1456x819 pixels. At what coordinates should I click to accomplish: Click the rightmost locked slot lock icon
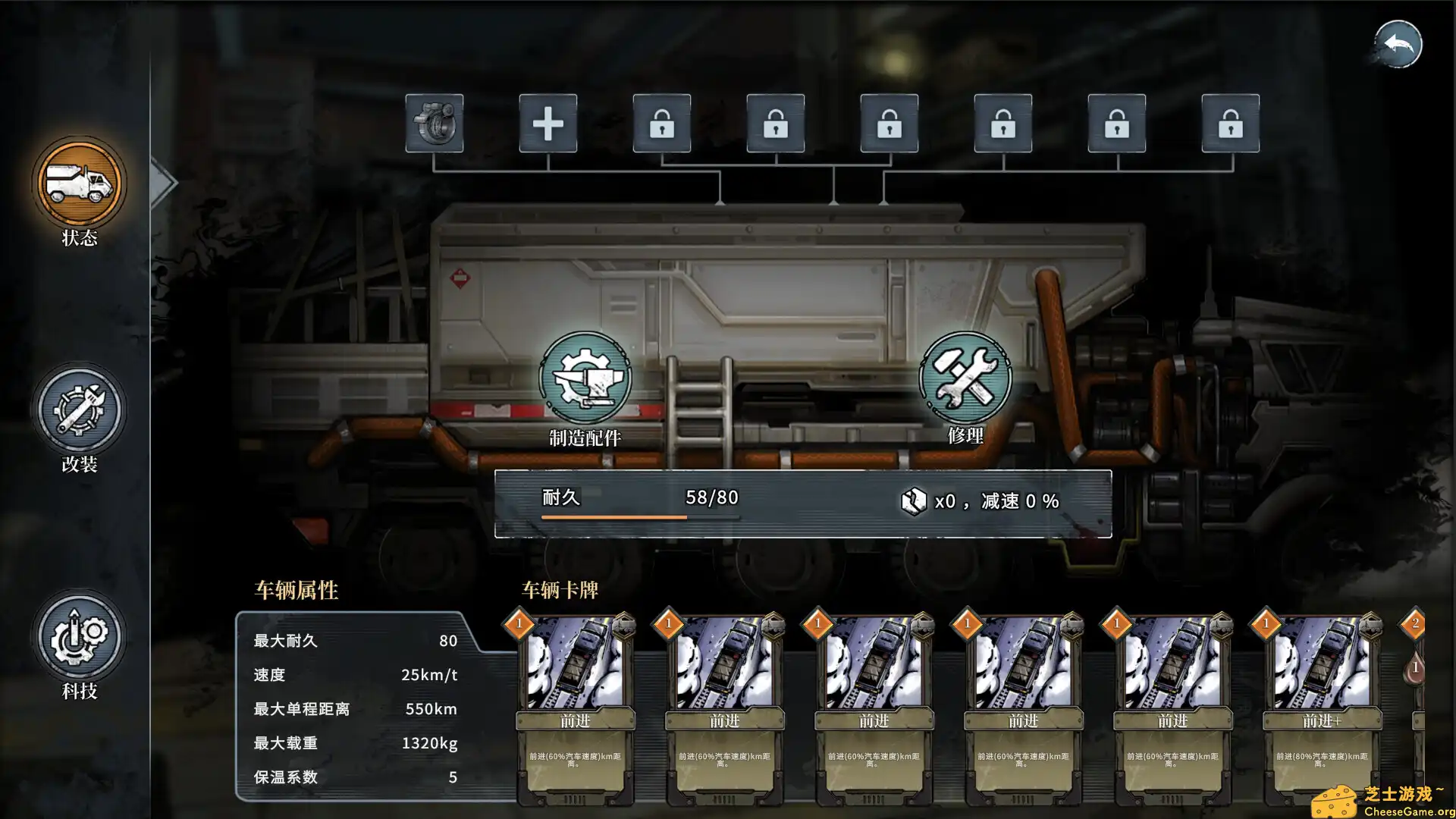pos(1229,125)
